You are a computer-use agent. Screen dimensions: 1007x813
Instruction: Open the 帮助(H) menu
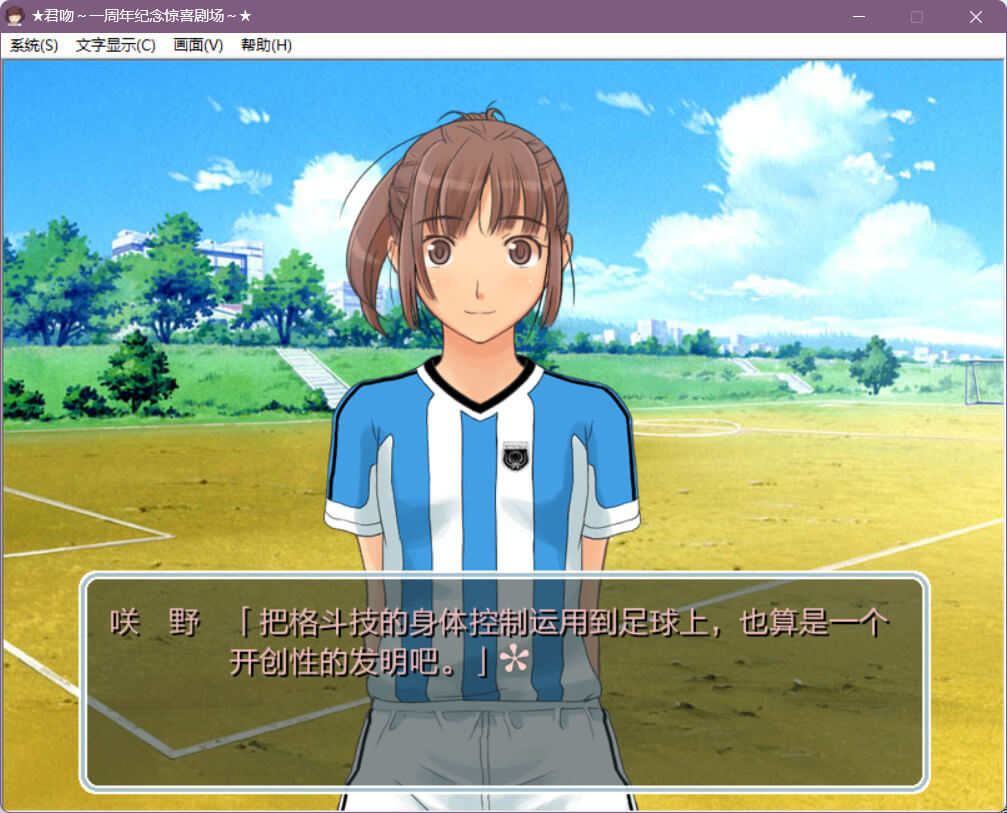(266, 45)
